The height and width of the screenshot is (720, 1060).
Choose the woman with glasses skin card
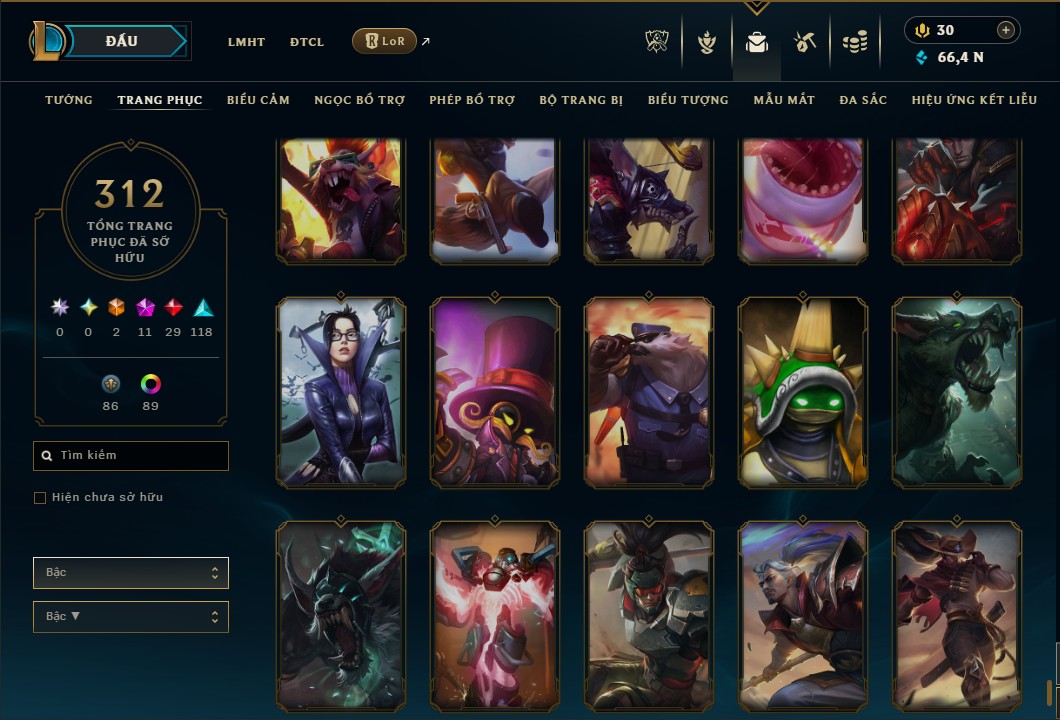pyautogui.click(x=341, y=392)
